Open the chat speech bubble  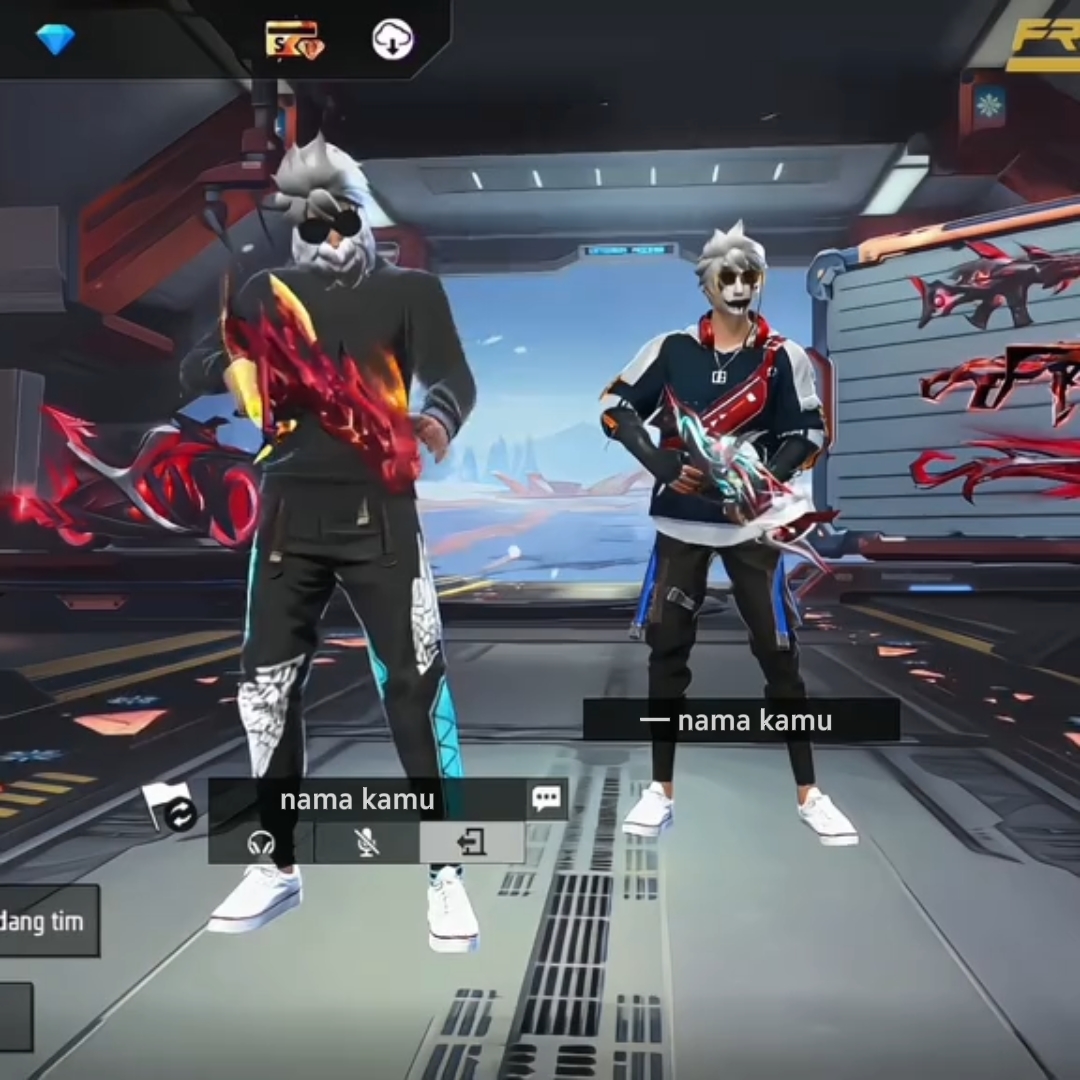[546, 798]
